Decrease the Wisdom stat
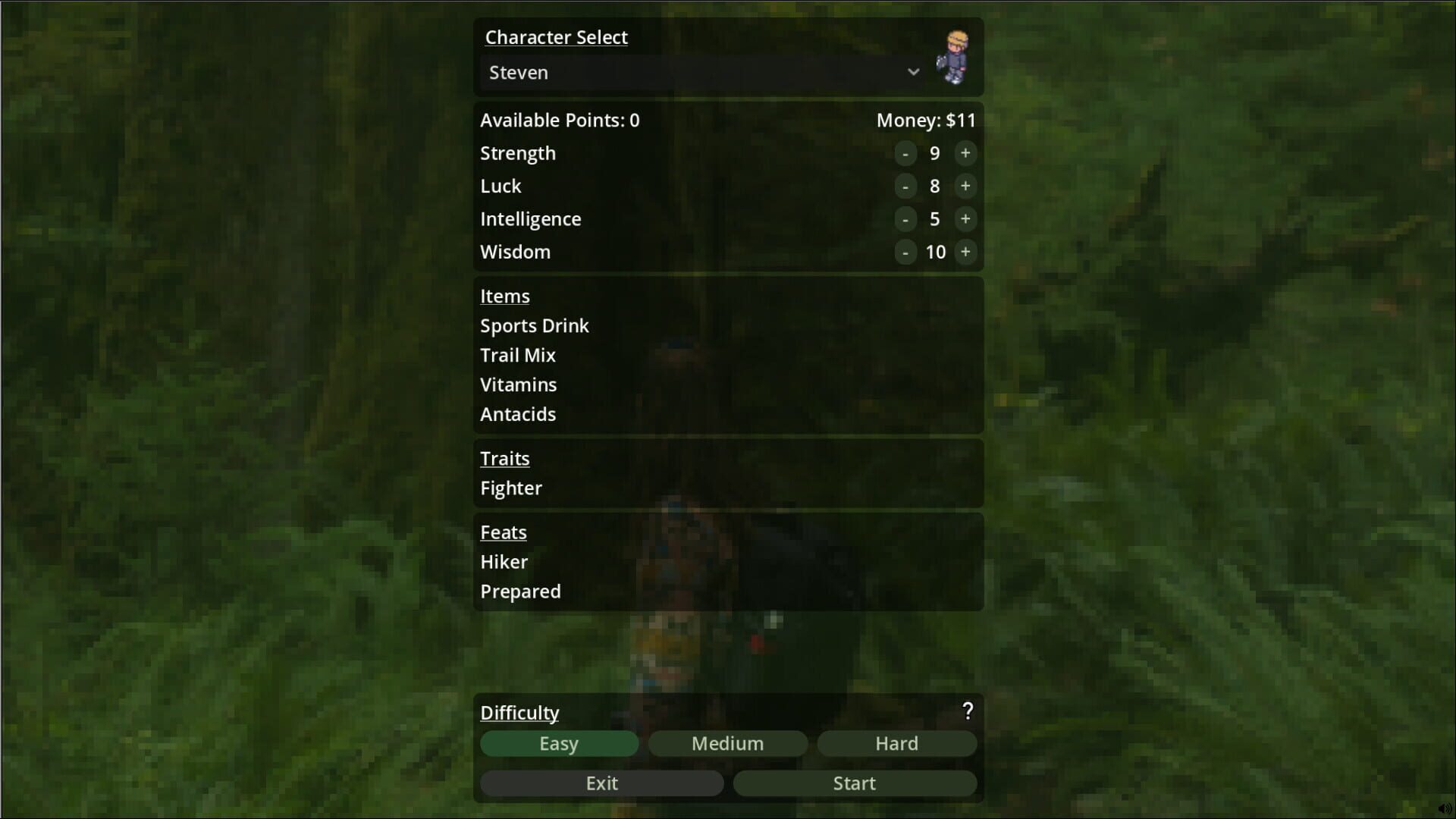Screen dimensions: 1456x819 (x=906, y=252)
